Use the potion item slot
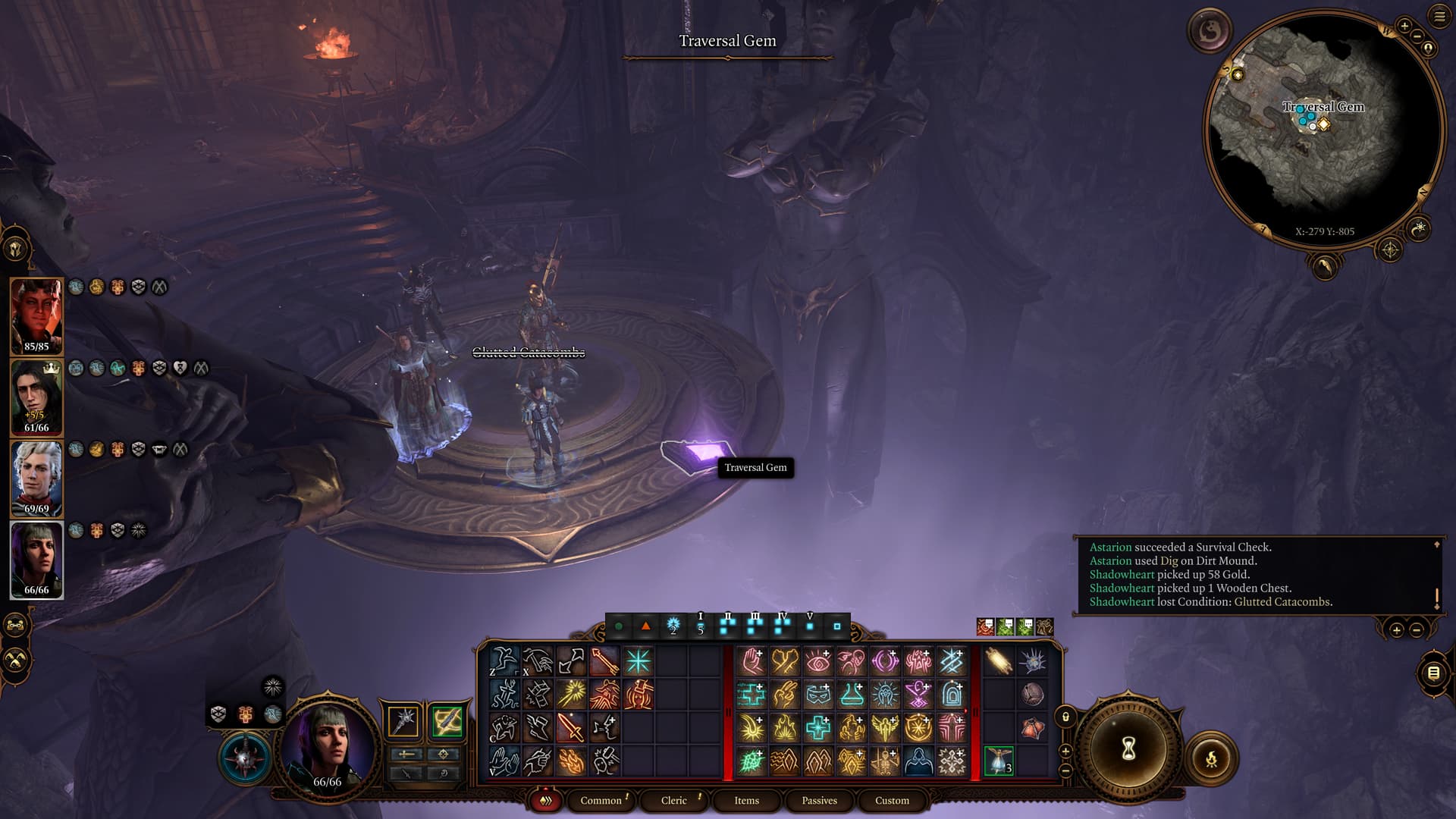 click(998, 761)
